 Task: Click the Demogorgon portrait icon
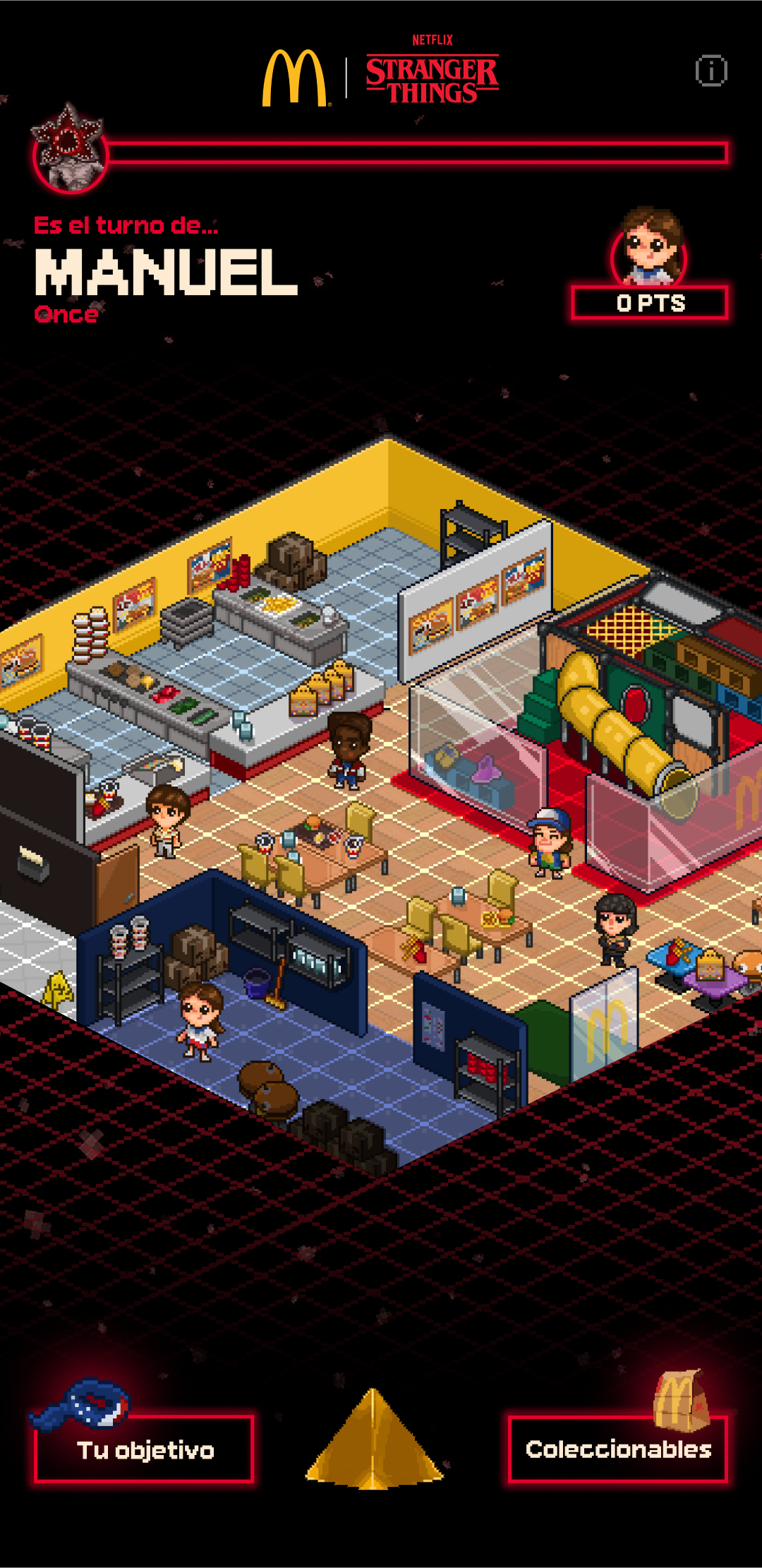(69, 150)
